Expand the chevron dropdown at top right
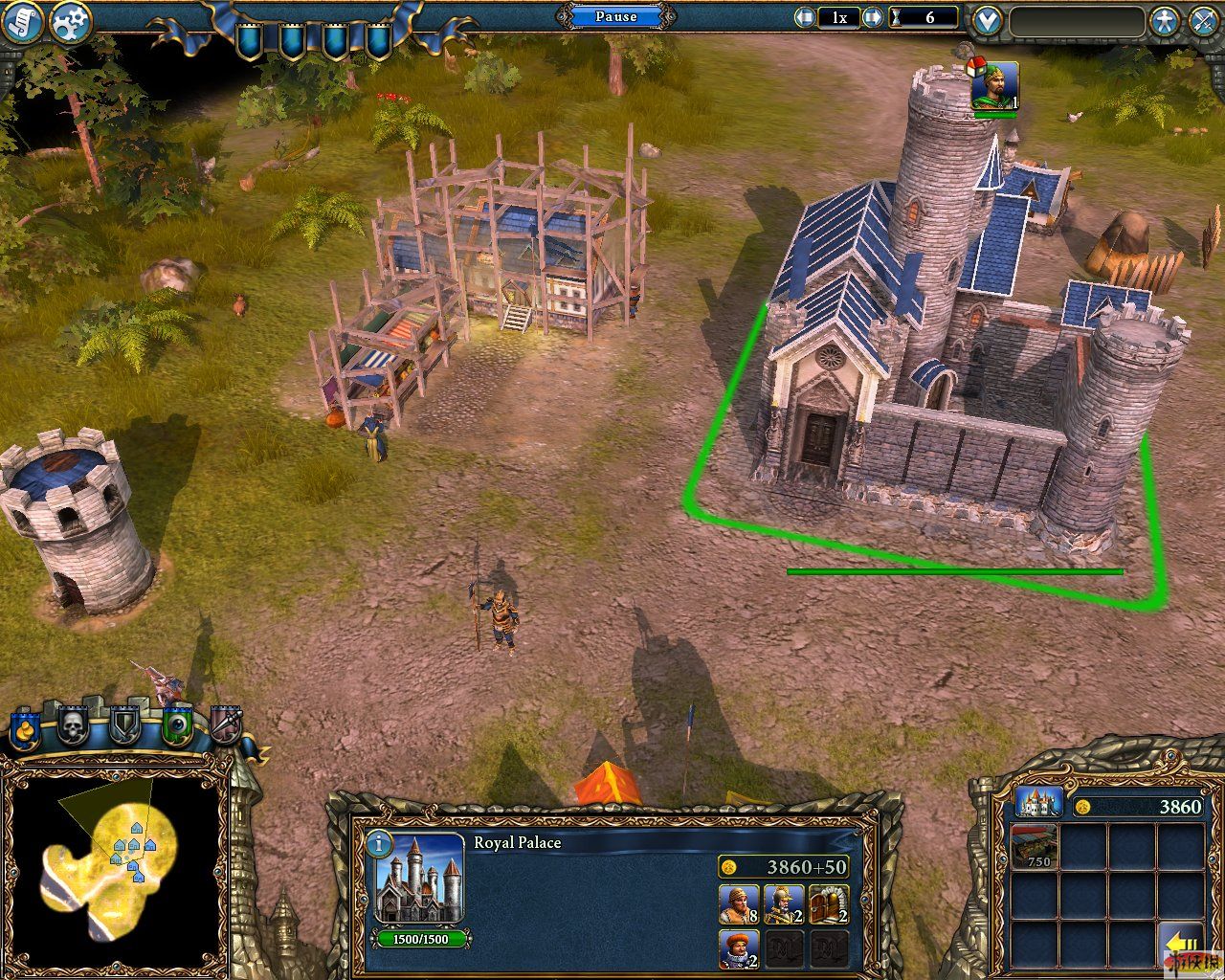Screen dimensions: 1225x980 tap(986, 21)
